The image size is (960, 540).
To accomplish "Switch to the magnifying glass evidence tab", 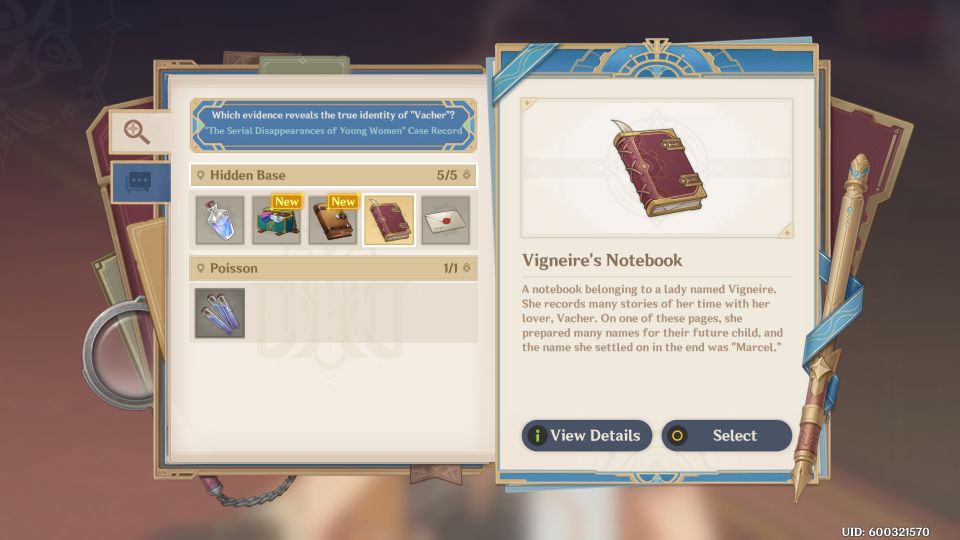I will (137, 131).
